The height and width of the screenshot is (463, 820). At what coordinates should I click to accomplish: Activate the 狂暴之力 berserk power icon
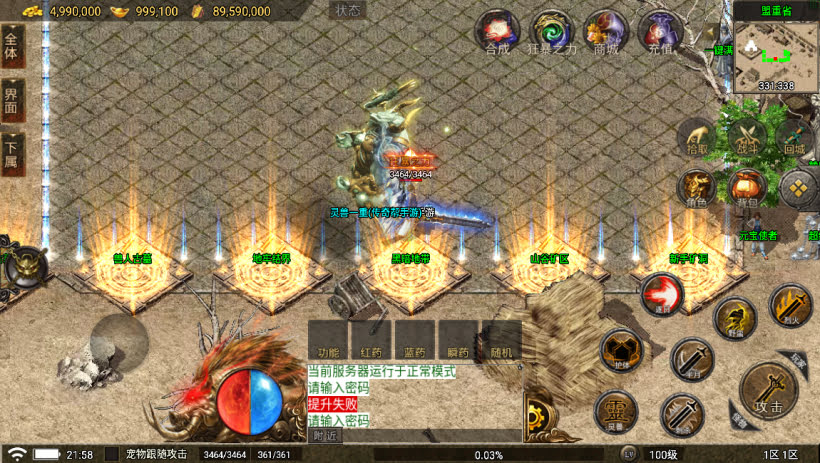coord(552,32)
